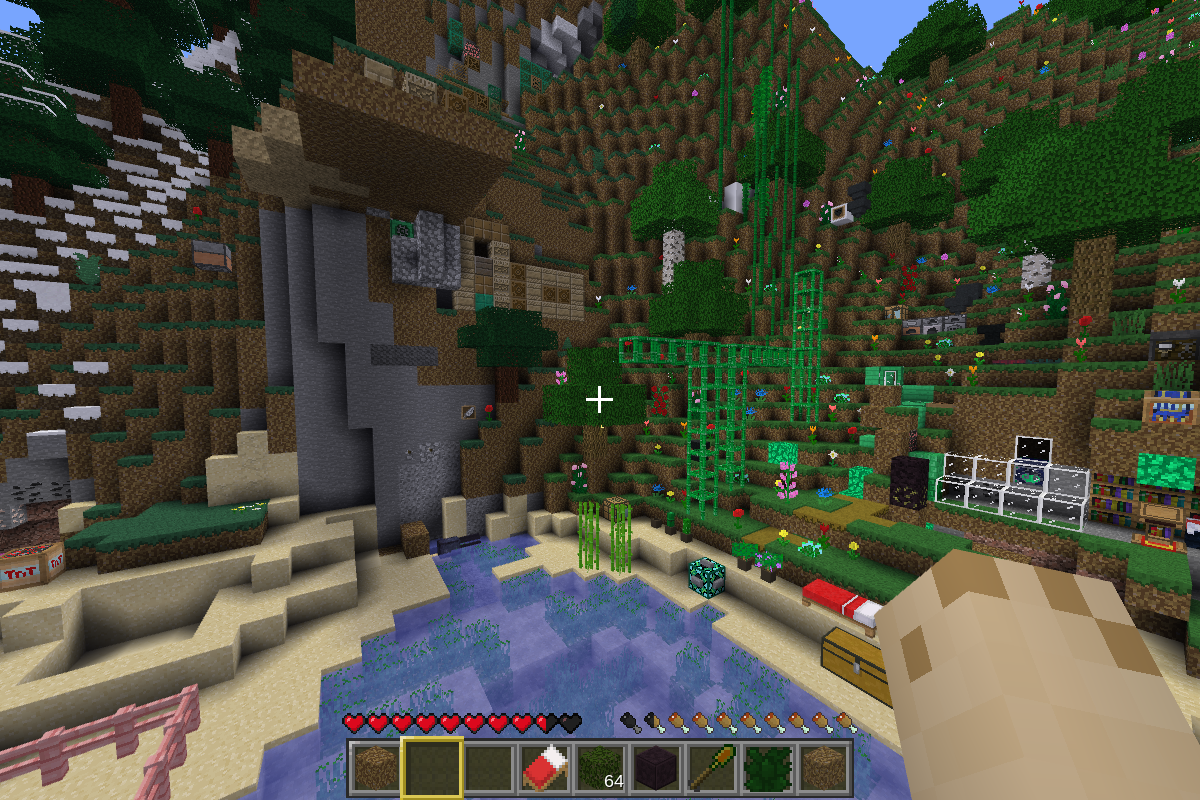Viewport: 1200px width, 800px height.
Task: Click the yellow-highlighted empty hotbar slot
Action: click(x=432, y=768)
